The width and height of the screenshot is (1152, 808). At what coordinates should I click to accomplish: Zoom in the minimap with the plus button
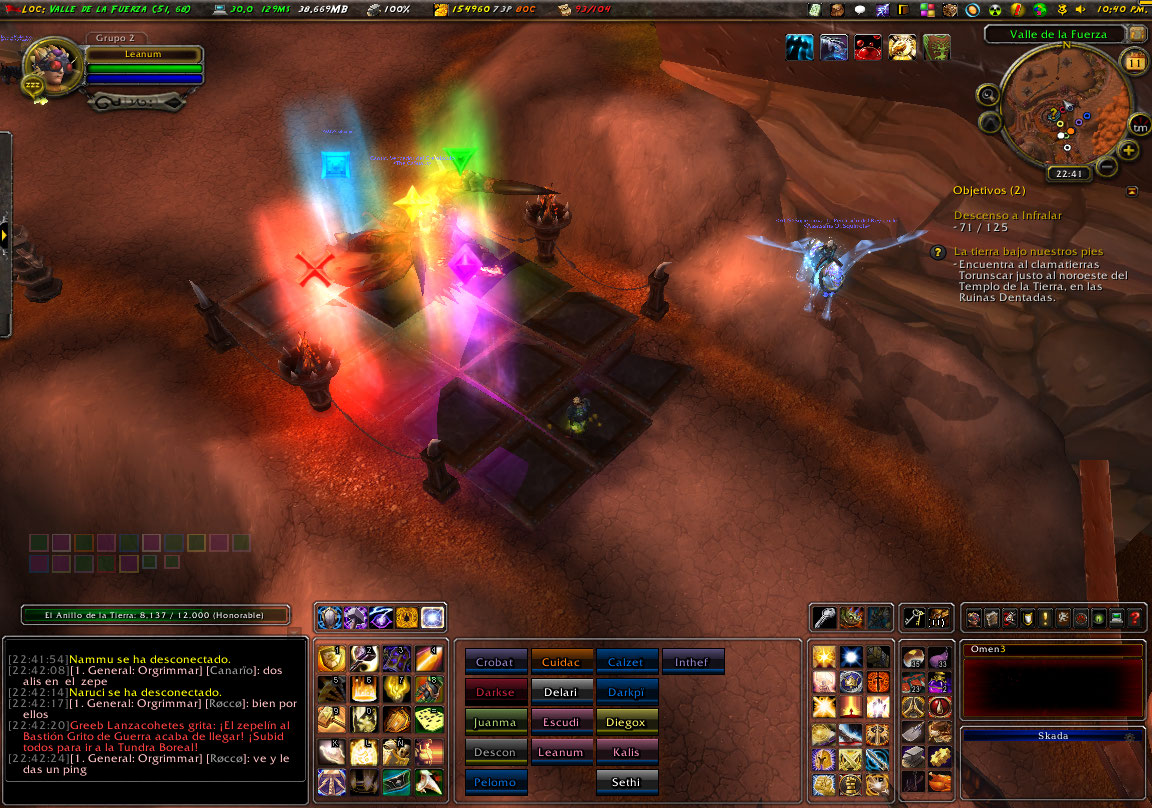click(1129, 151)
